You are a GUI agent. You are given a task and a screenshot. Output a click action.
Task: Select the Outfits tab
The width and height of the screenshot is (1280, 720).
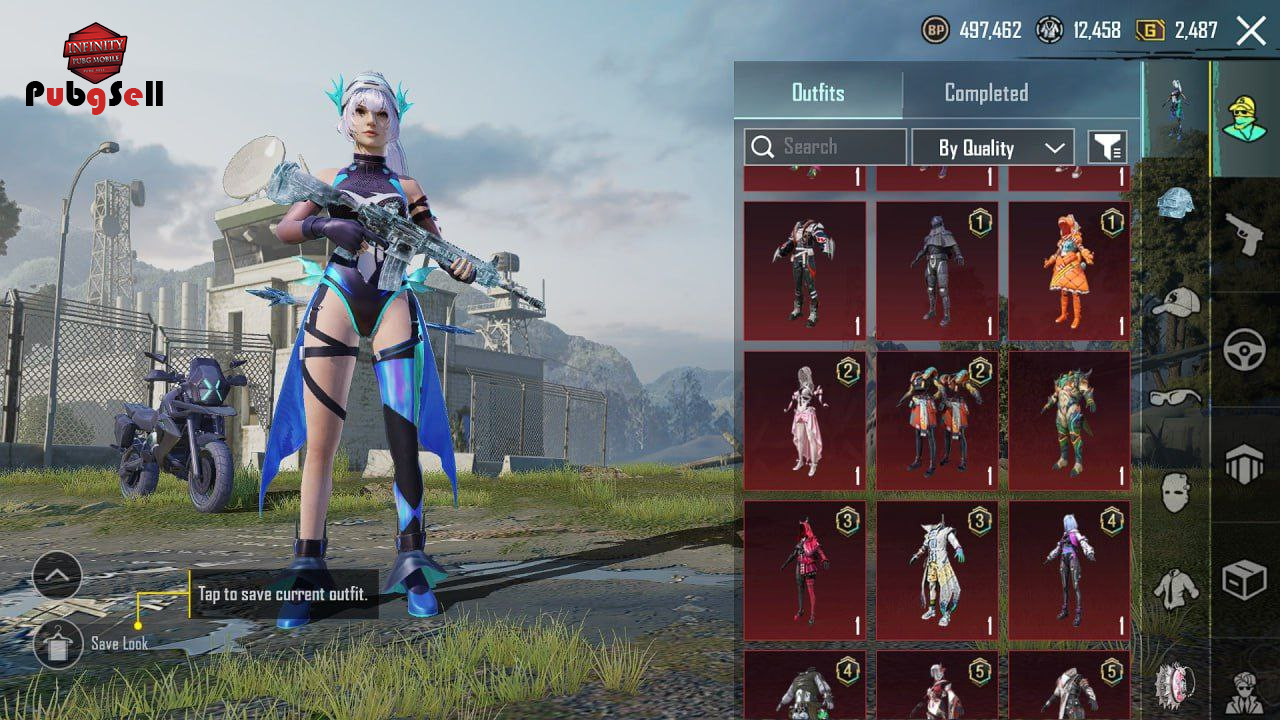[818, 93]
